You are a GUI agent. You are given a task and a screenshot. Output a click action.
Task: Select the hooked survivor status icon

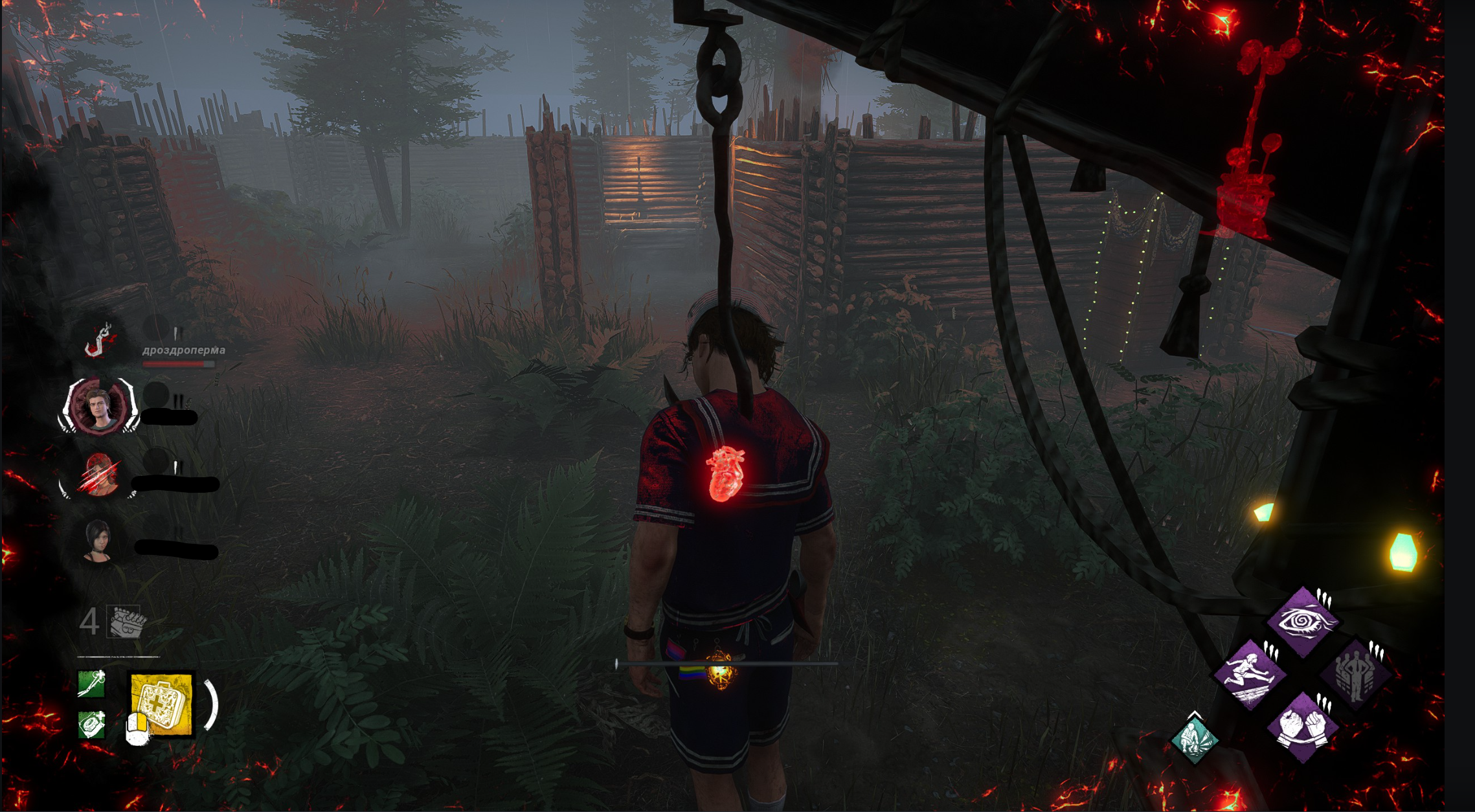100,341
